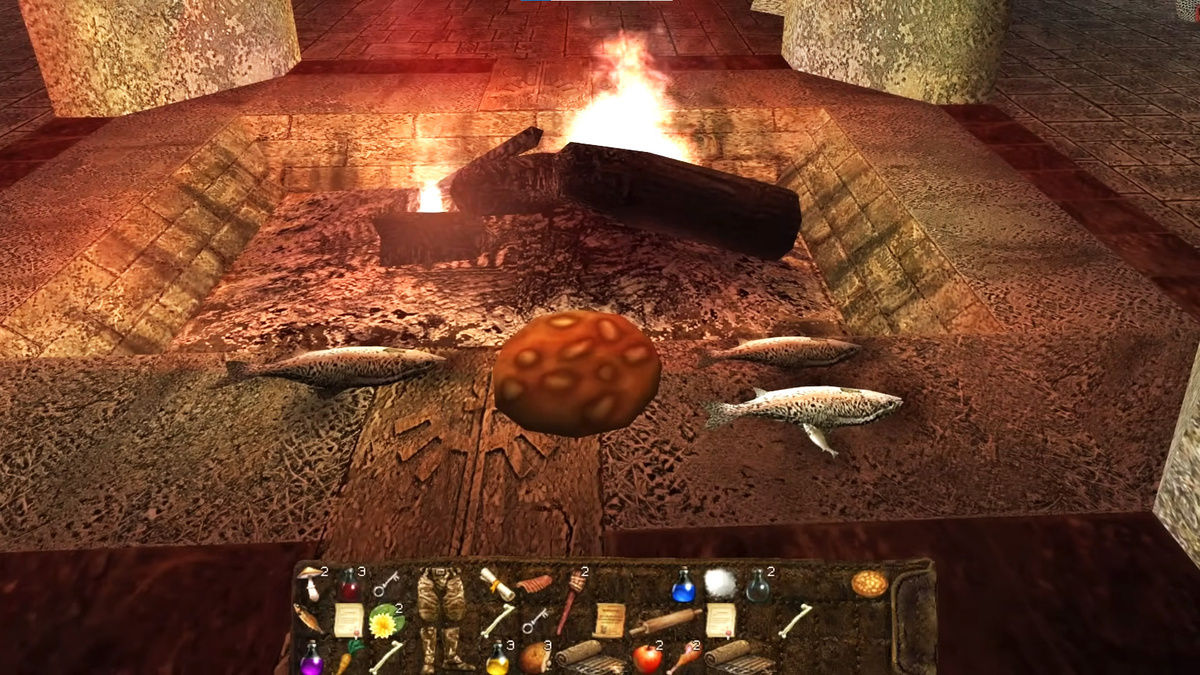Pick the yellow potion stack
Viewport: 1200px width, 675px height.
coord(497,658)
